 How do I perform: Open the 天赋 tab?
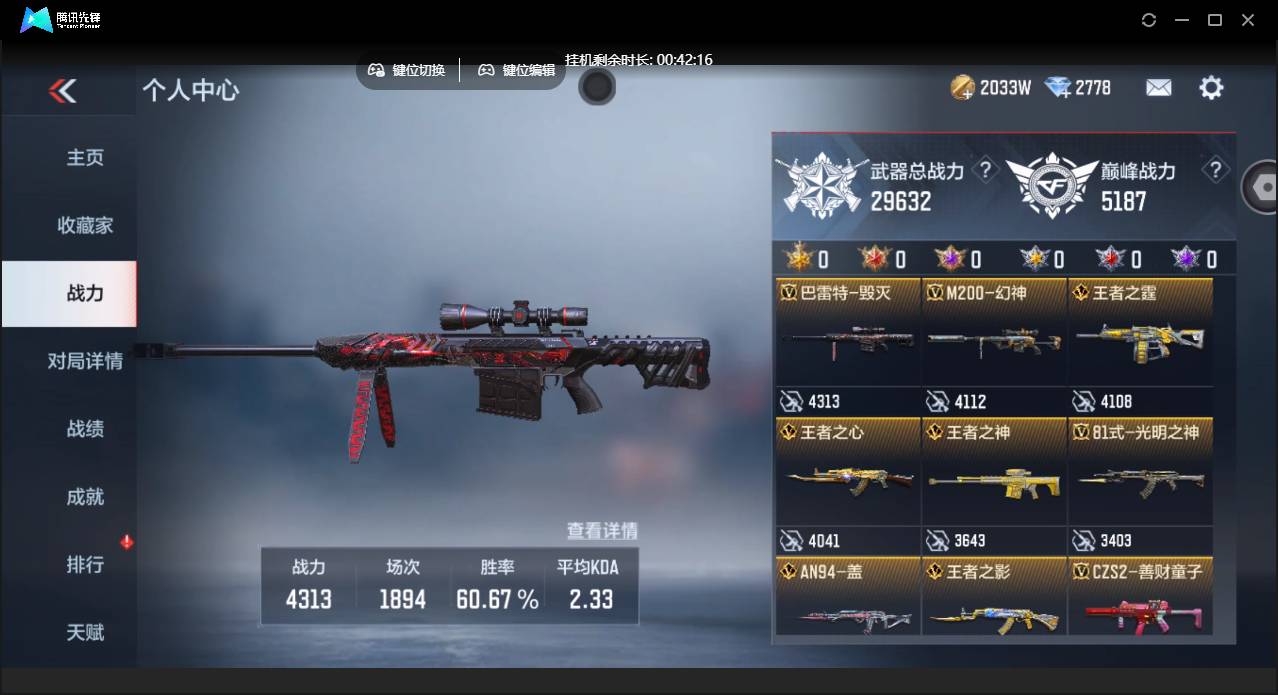click(85, 633)
